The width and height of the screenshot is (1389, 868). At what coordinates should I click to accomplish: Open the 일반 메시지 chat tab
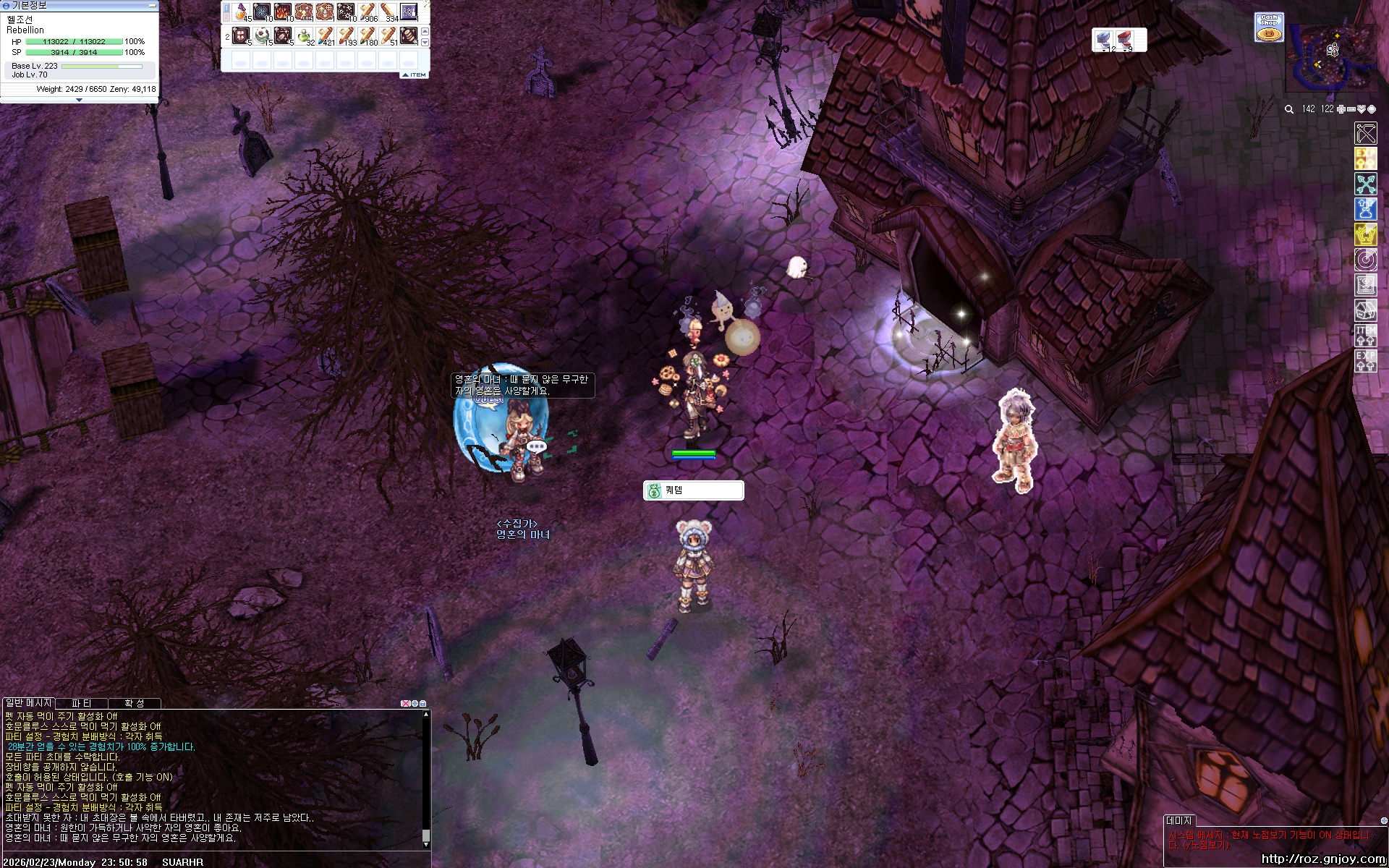coord(29,703)
